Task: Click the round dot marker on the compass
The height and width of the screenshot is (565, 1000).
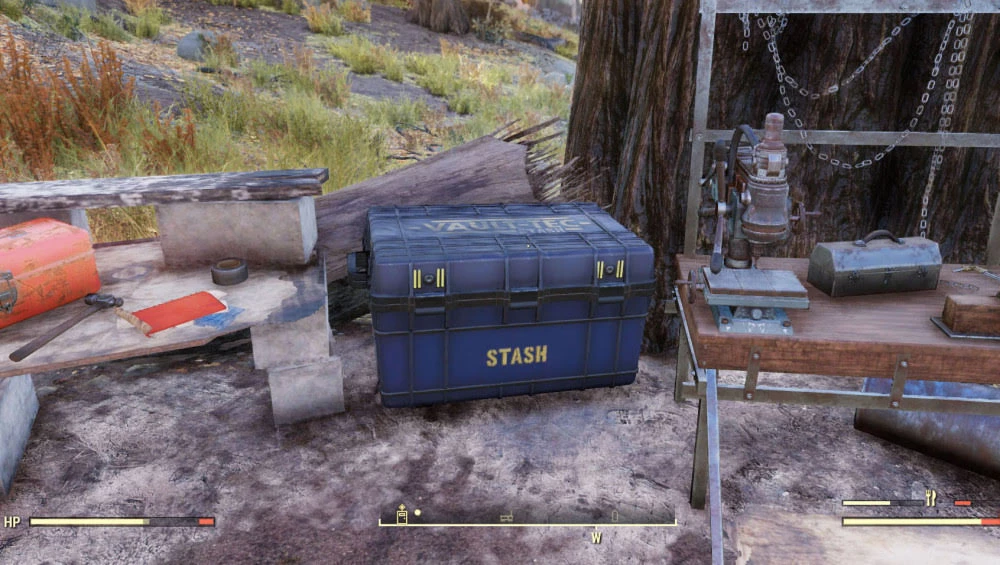Action: (418, 513)
